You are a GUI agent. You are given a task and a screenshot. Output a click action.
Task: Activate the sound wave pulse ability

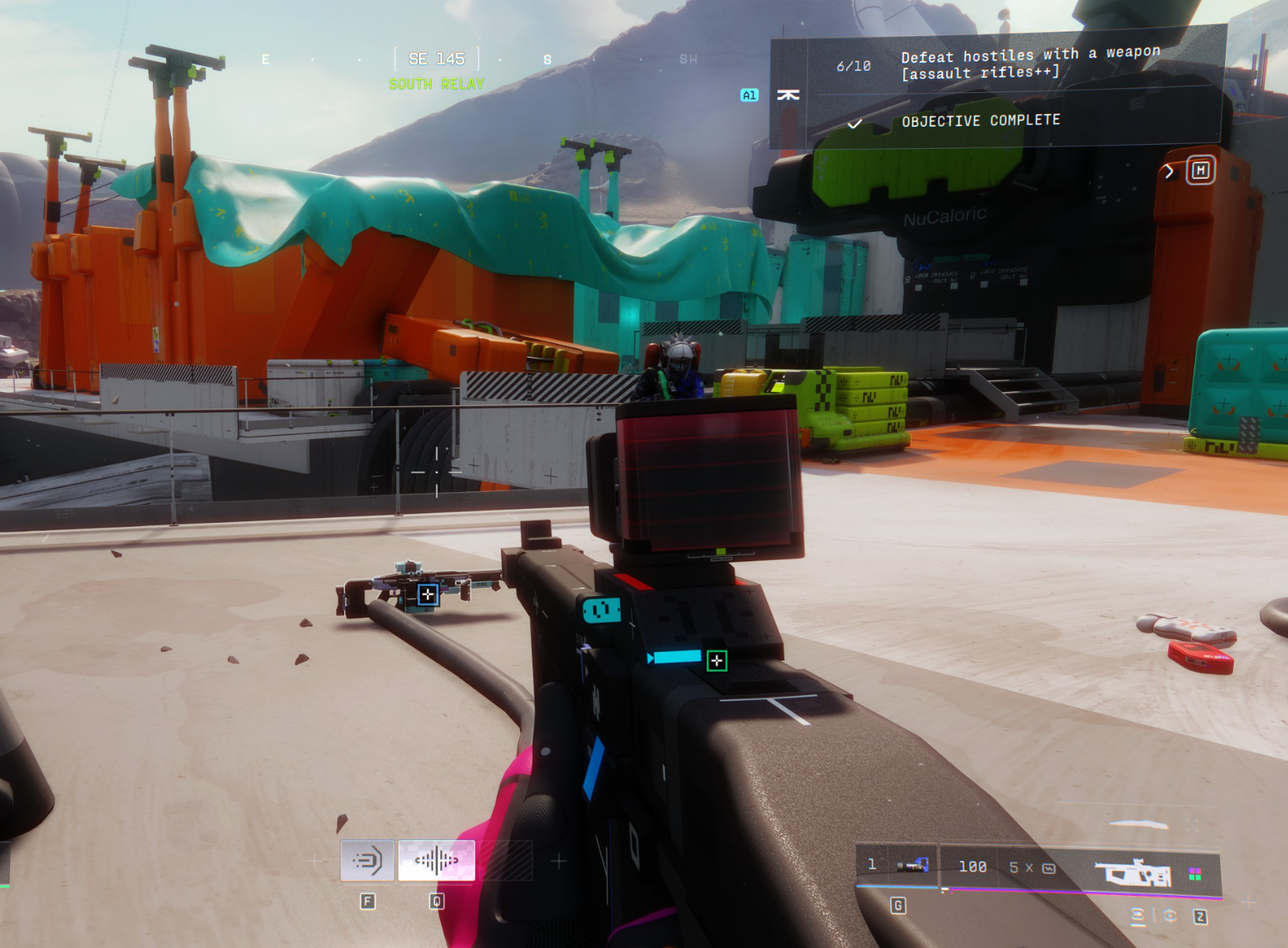point(436,860)
